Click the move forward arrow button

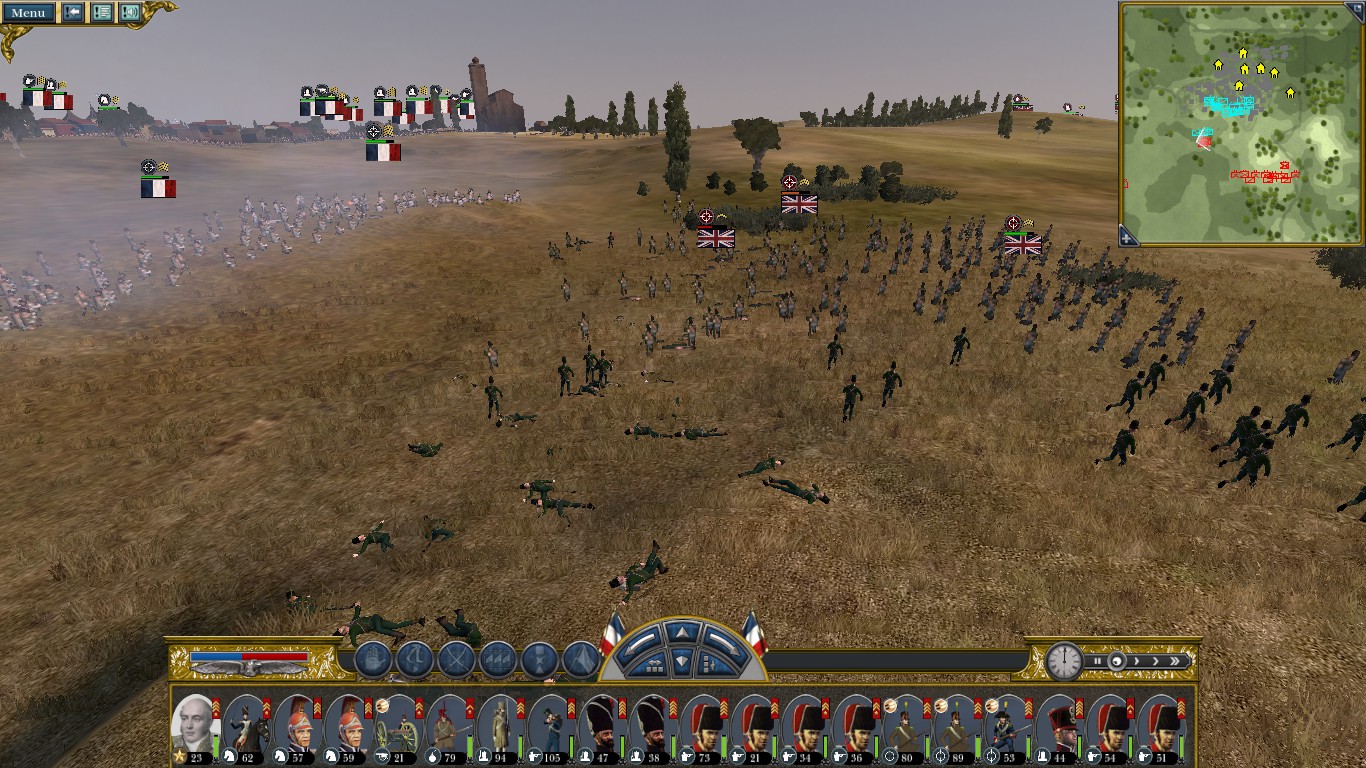click(681, 633)
